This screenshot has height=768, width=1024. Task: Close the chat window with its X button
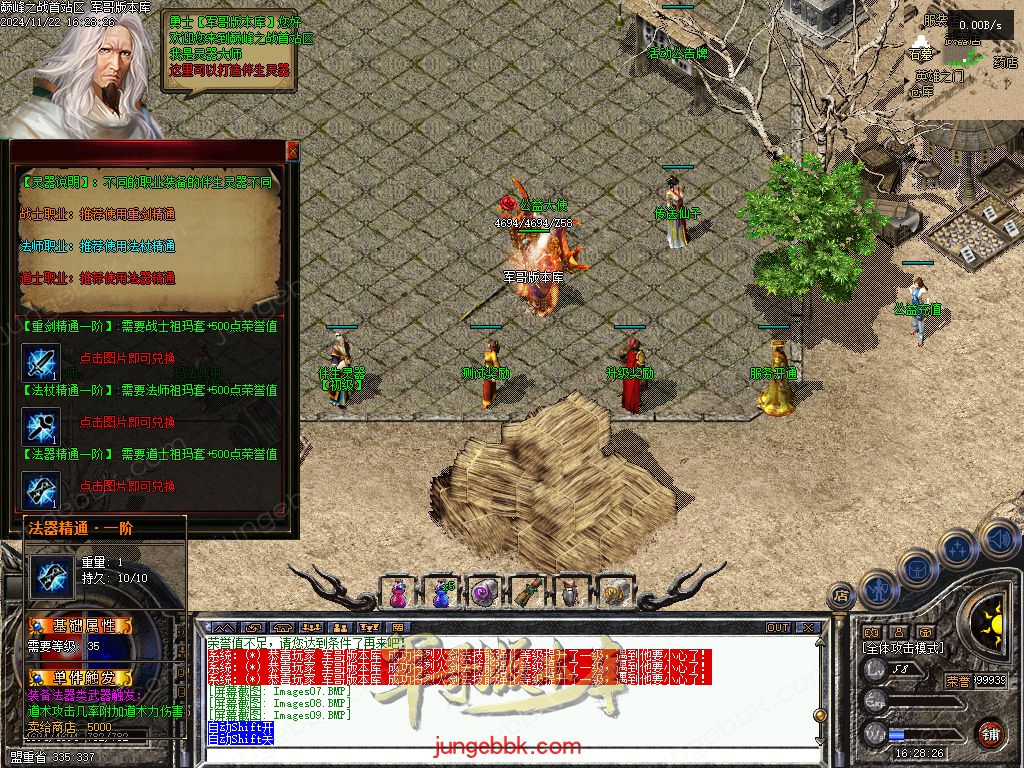click(808, 628)
